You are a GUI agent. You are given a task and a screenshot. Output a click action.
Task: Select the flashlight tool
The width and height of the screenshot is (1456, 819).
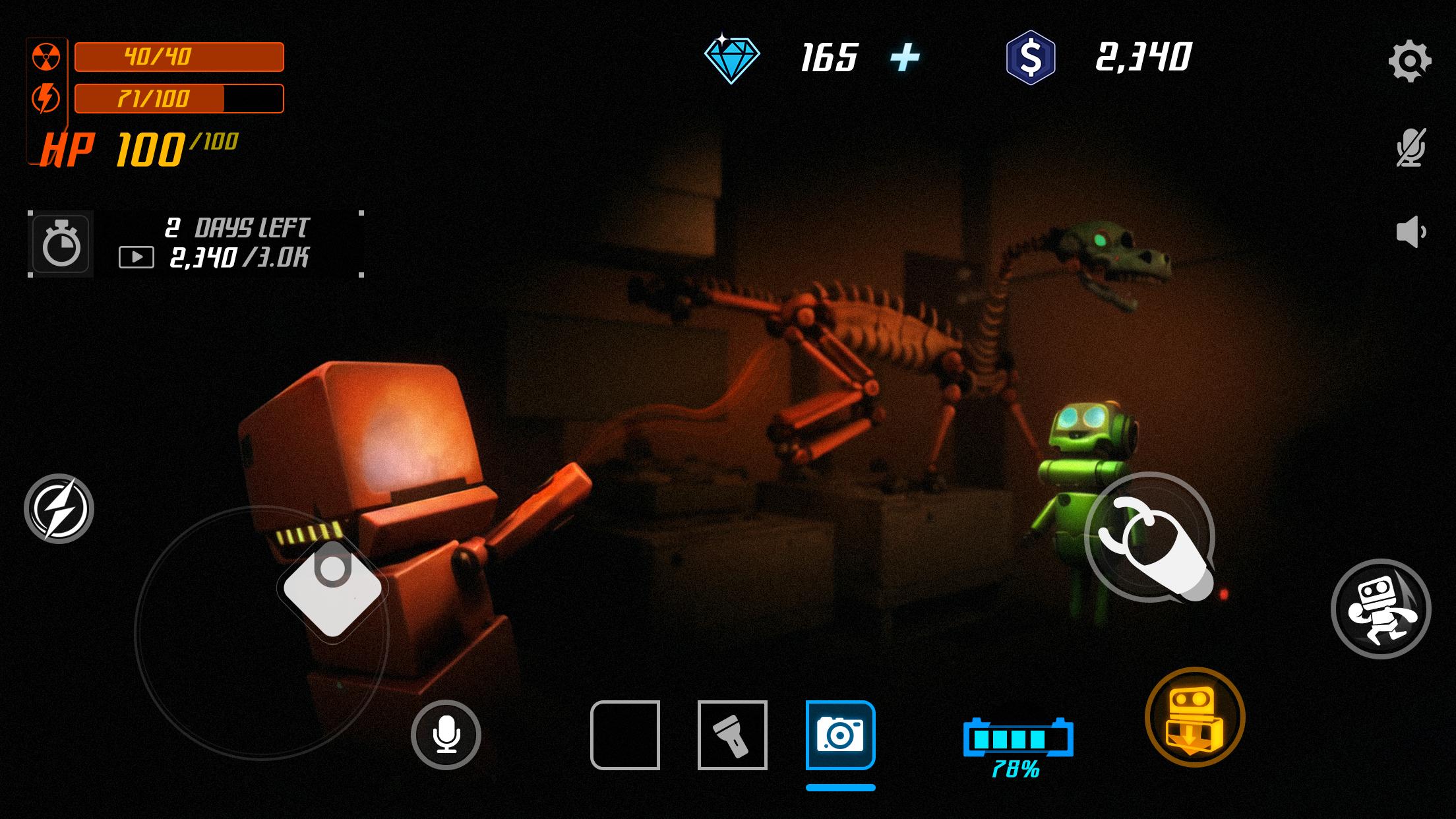(732, 735)
